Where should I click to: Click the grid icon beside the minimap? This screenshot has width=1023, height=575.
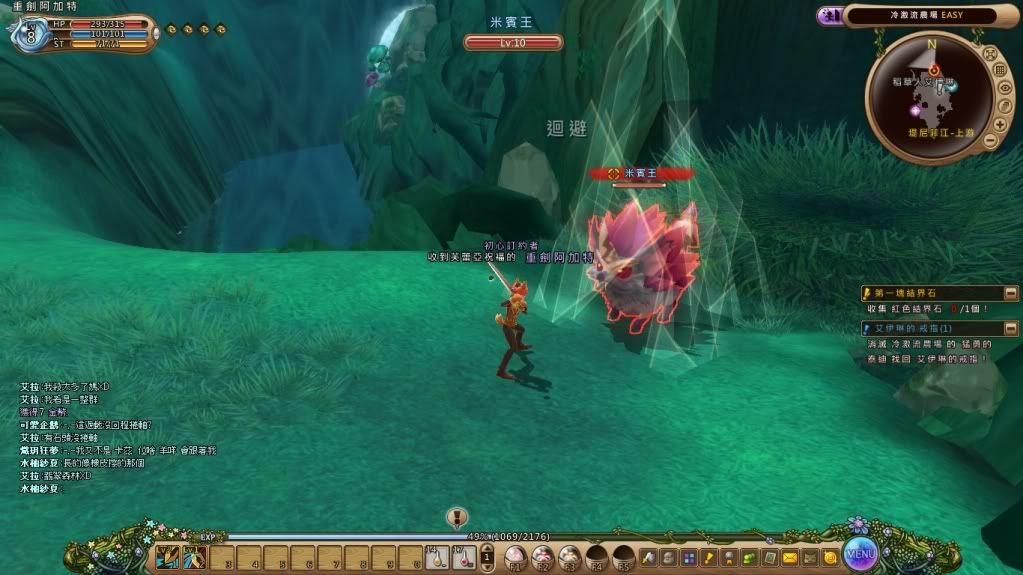tap(999, 70)
